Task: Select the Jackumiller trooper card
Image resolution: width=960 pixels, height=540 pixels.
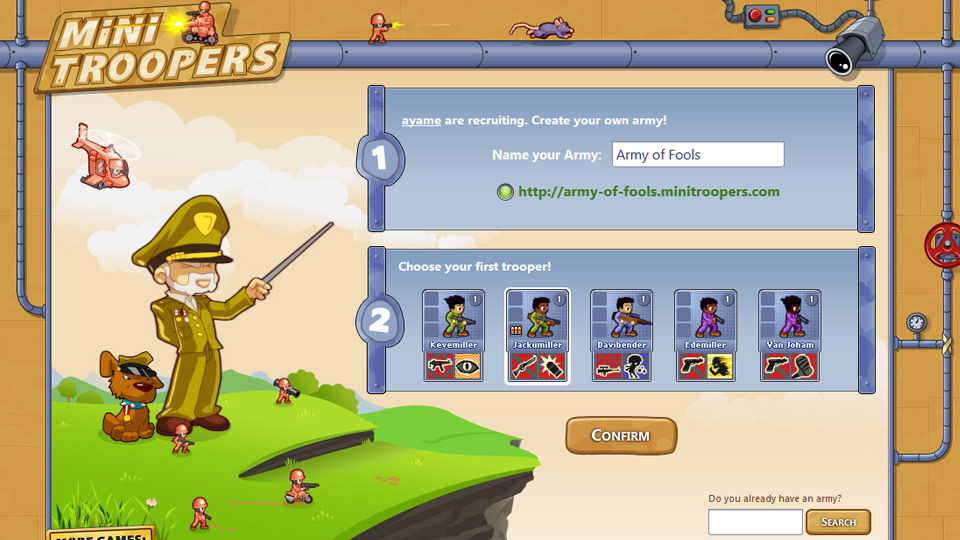Action: (537, 336)
